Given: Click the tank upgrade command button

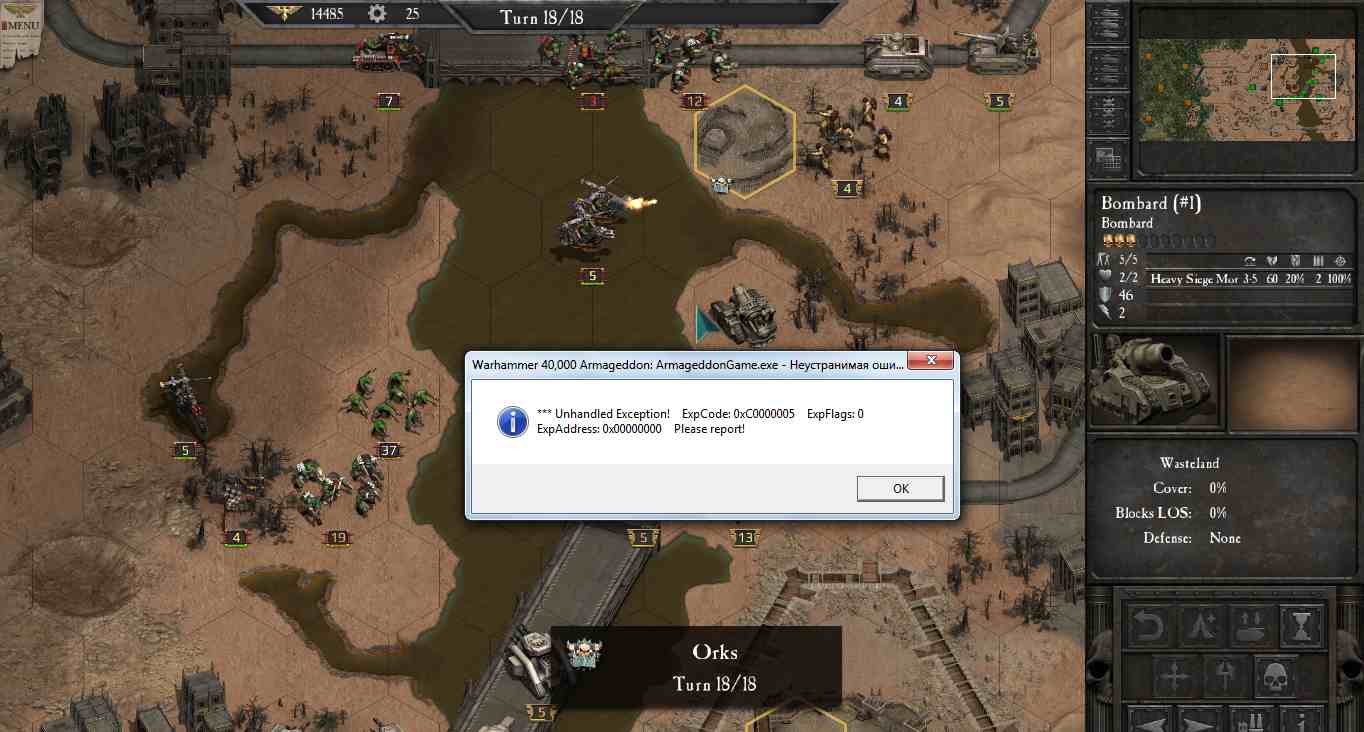Looking at the screenshot, I should 1252,628.
